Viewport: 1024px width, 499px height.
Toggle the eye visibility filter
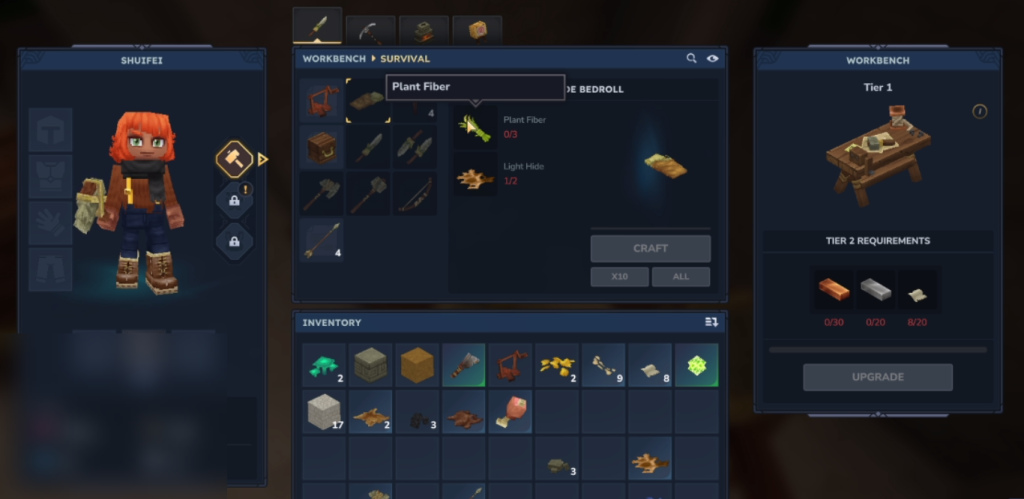712,59
